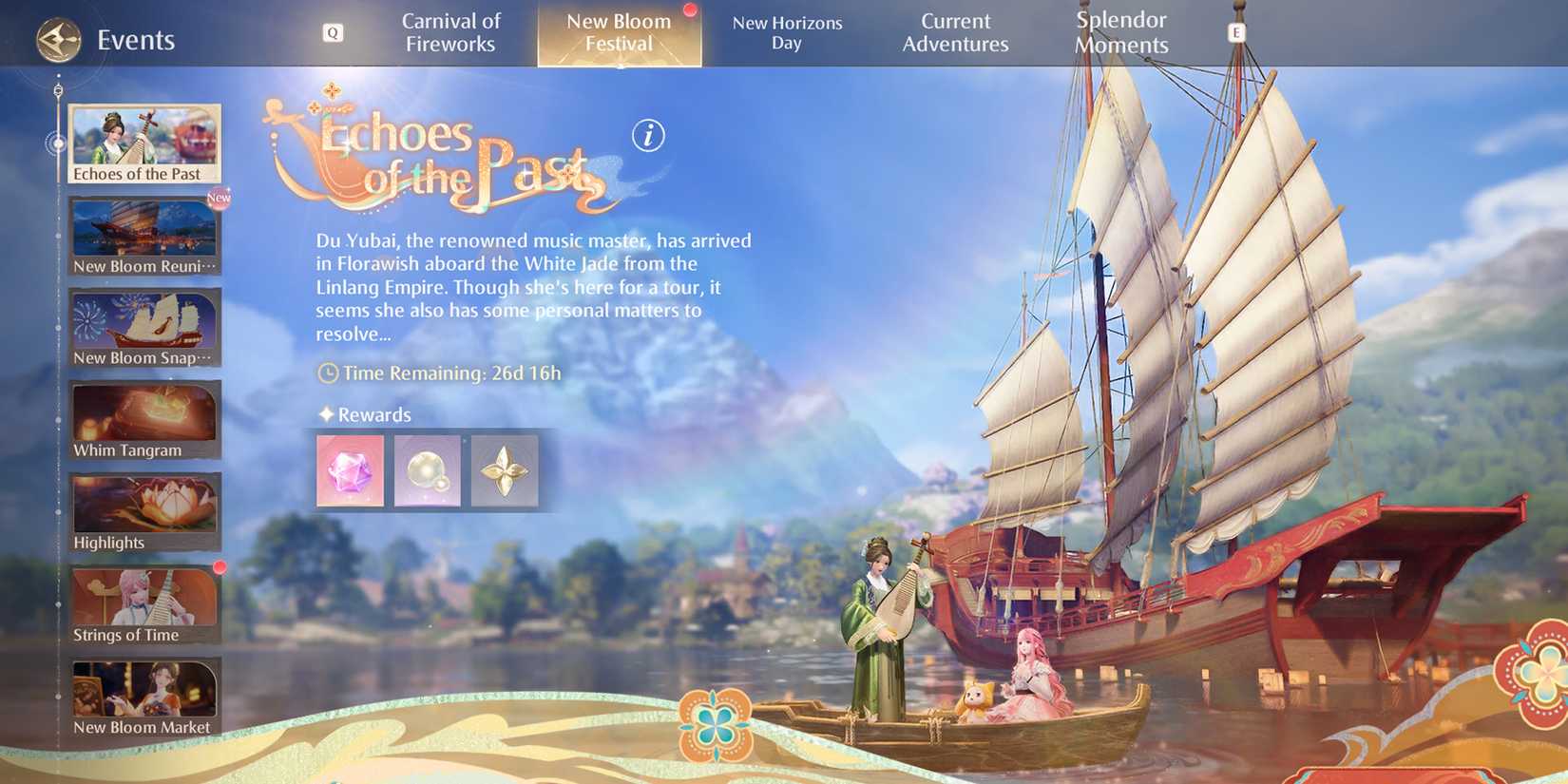Open the Whim Tangram event

click(143, 418)
